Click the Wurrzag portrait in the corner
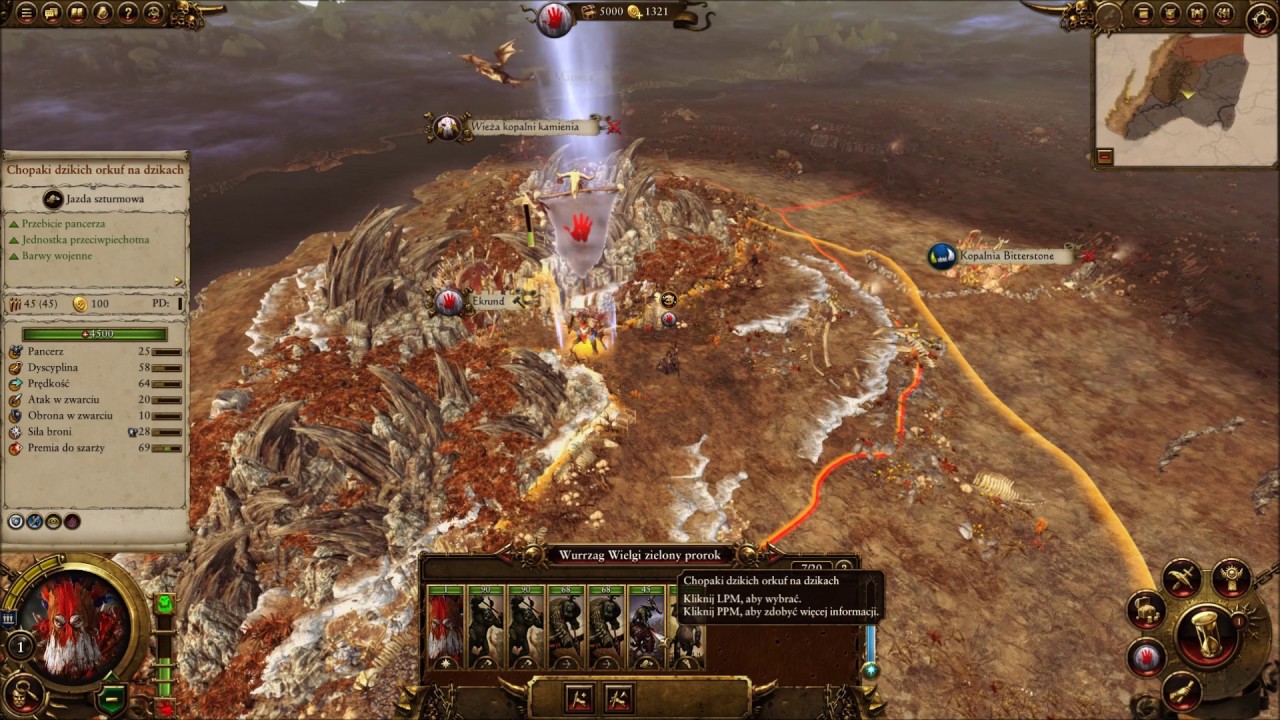Viewport: 1280px width, 720px height. 76,626
